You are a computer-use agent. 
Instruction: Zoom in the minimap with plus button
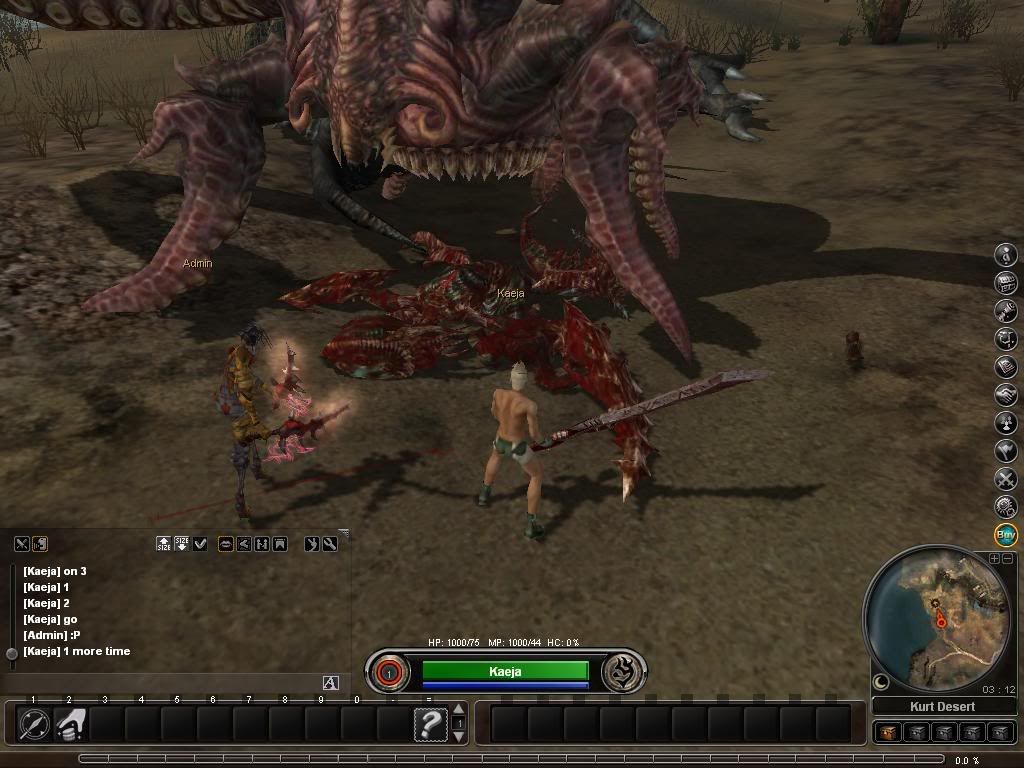[994, 558]
